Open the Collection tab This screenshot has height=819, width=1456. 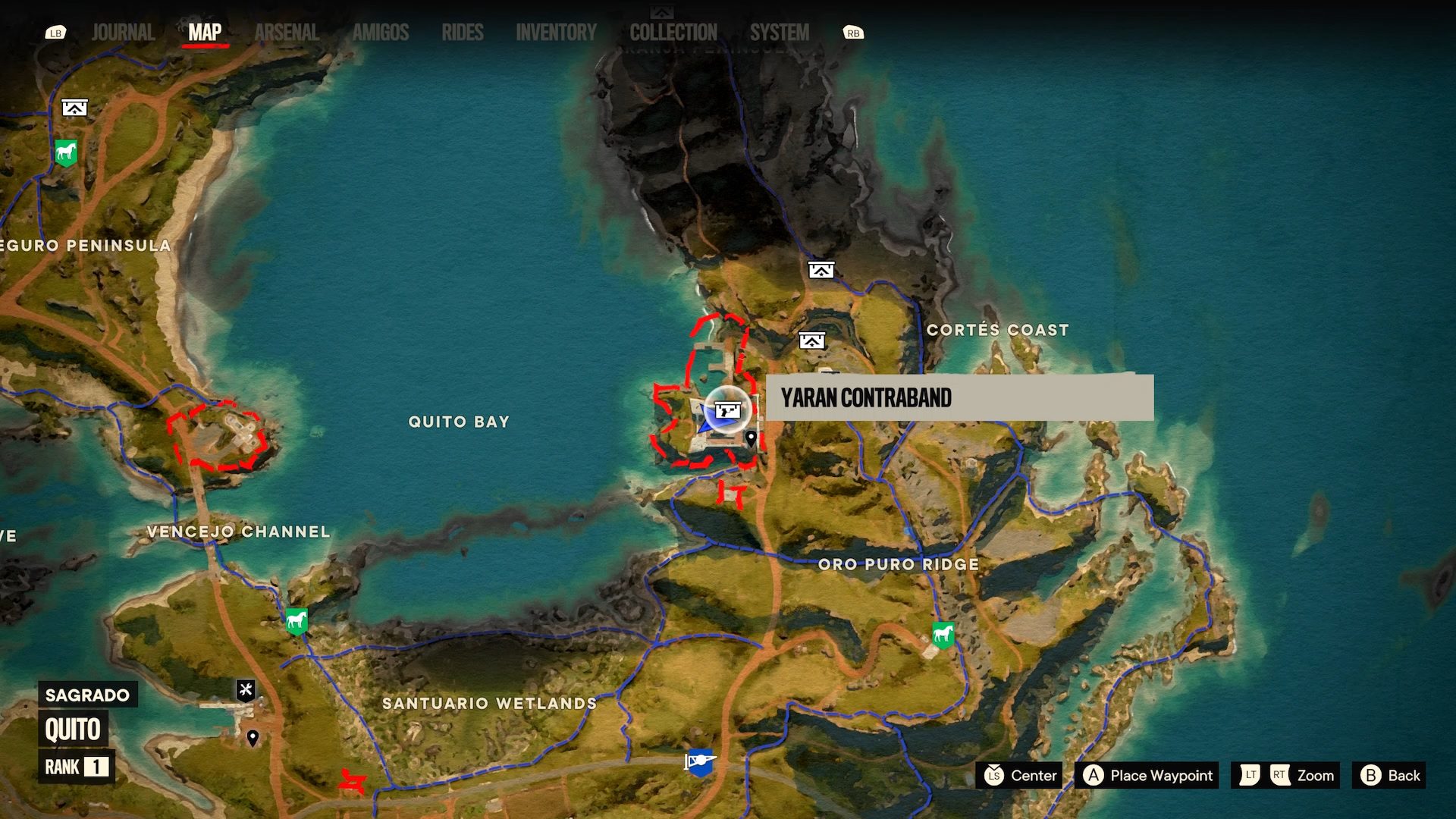coord(673,33)
